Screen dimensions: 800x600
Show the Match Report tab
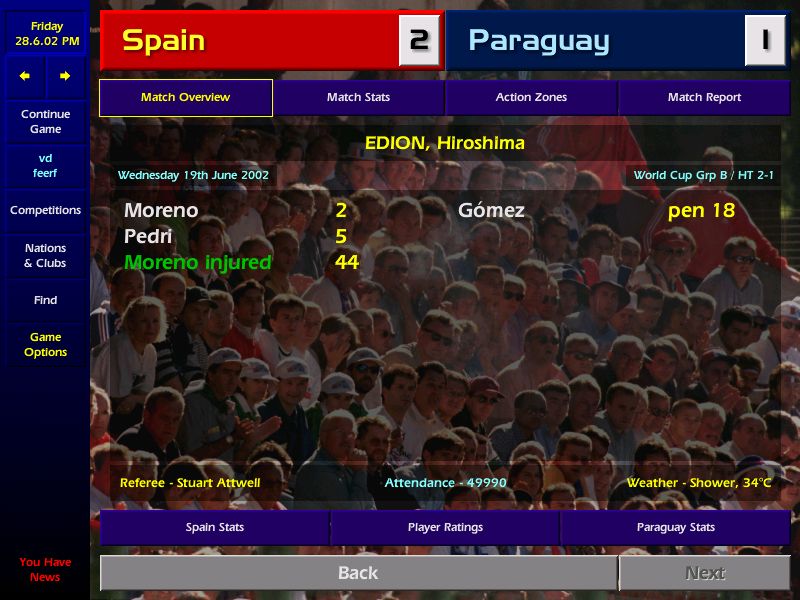(704, 97)
